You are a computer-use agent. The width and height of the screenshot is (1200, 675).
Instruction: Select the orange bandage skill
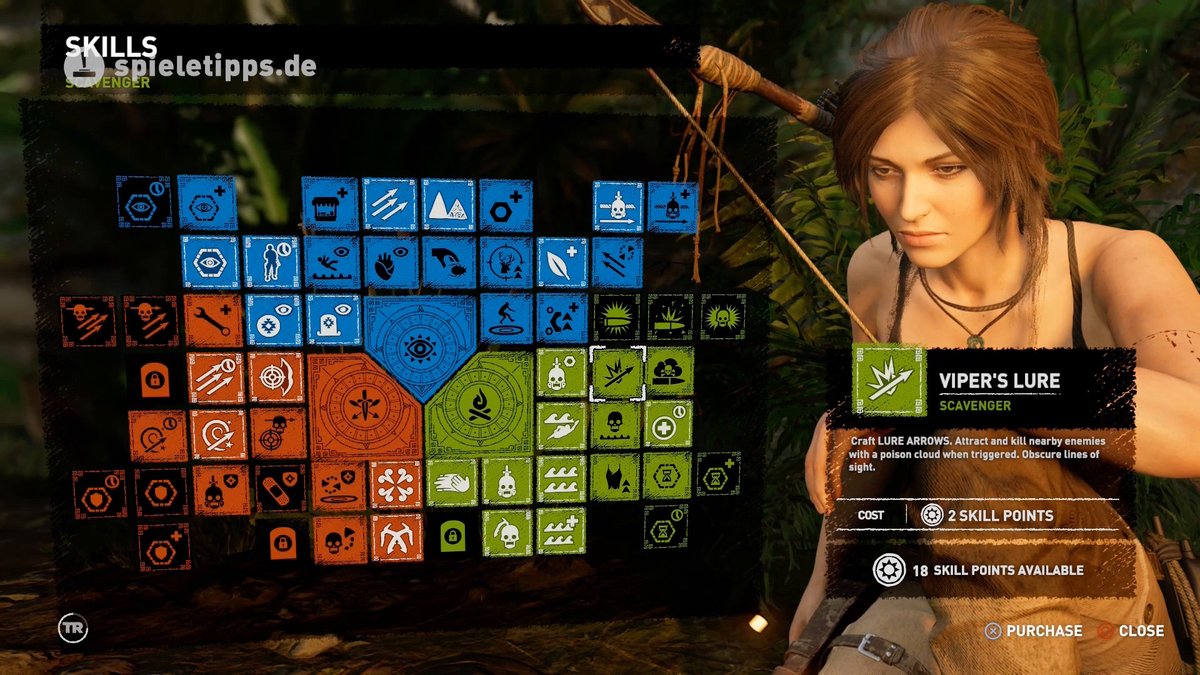click(x=279, y=488)
